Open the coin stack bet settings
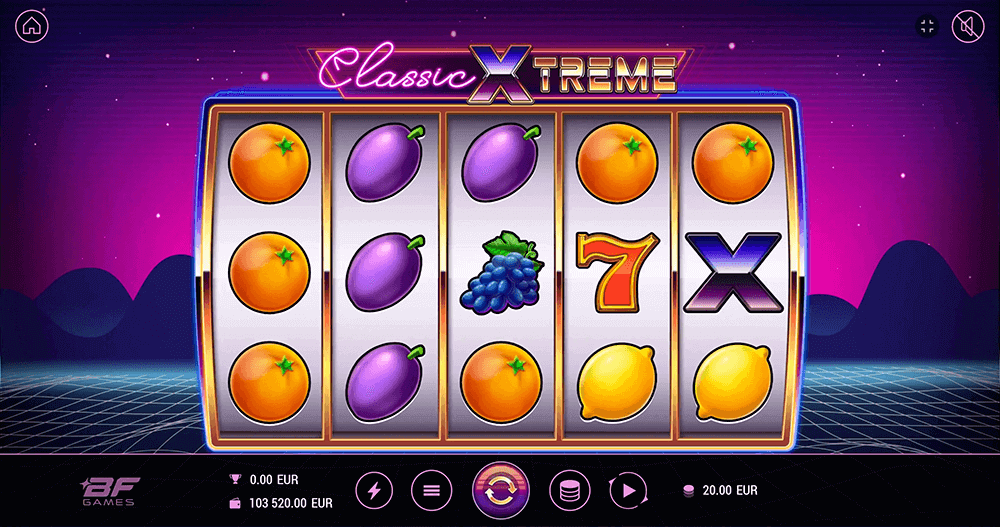 [568, 491]
